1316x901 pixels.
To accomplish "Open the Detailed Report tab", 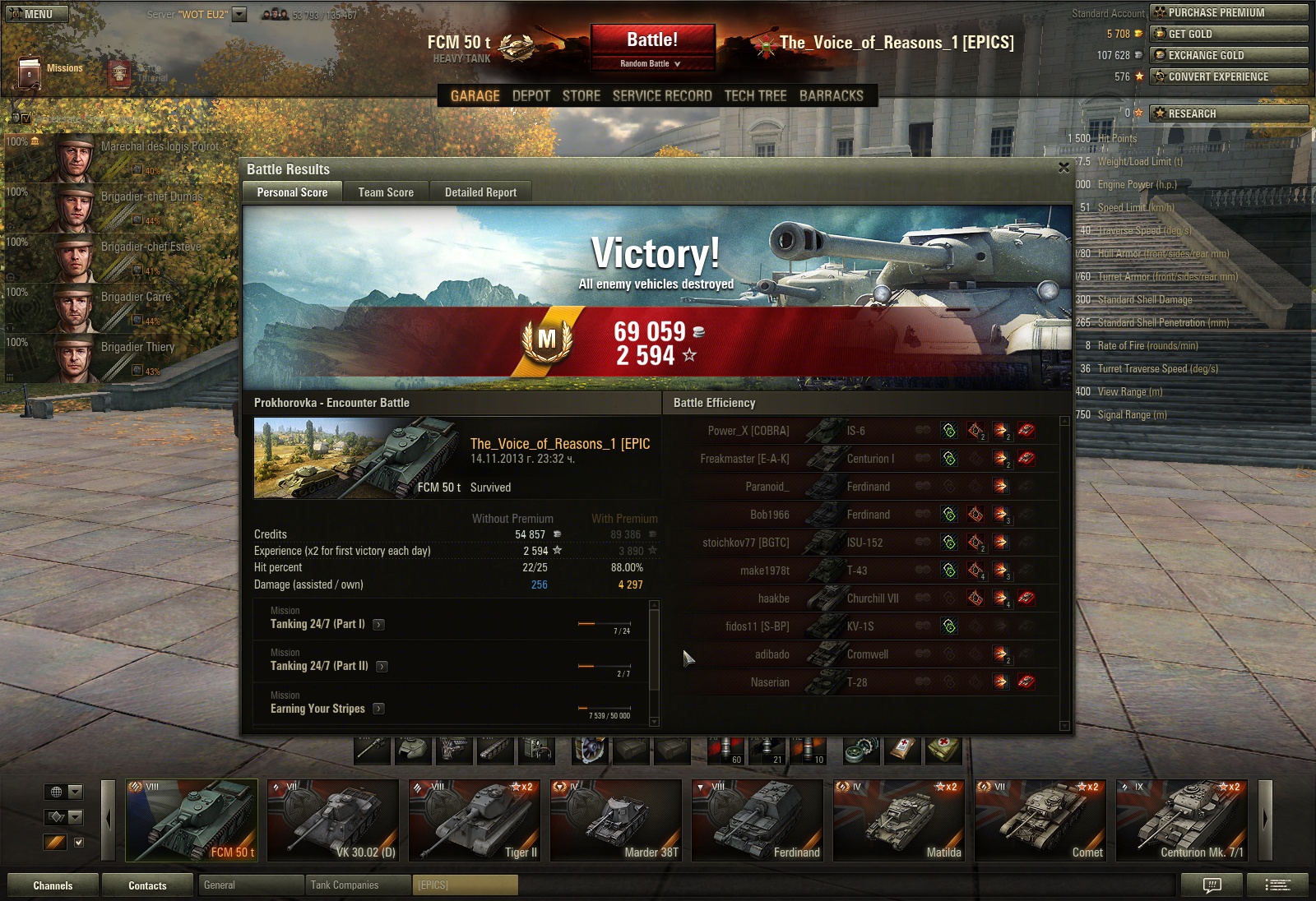I will click(480, 192).
